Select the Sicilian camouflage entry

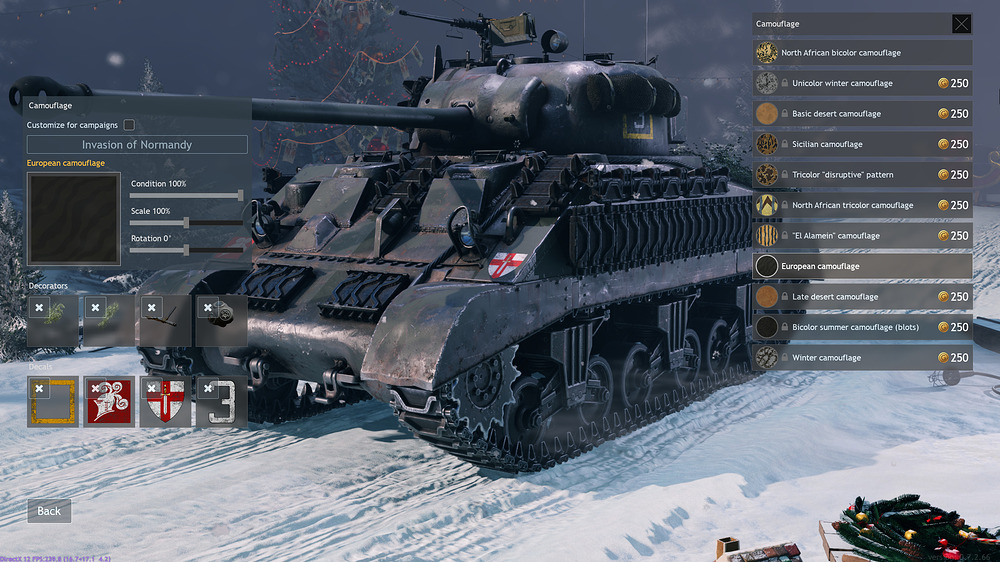tap(860, 145)
